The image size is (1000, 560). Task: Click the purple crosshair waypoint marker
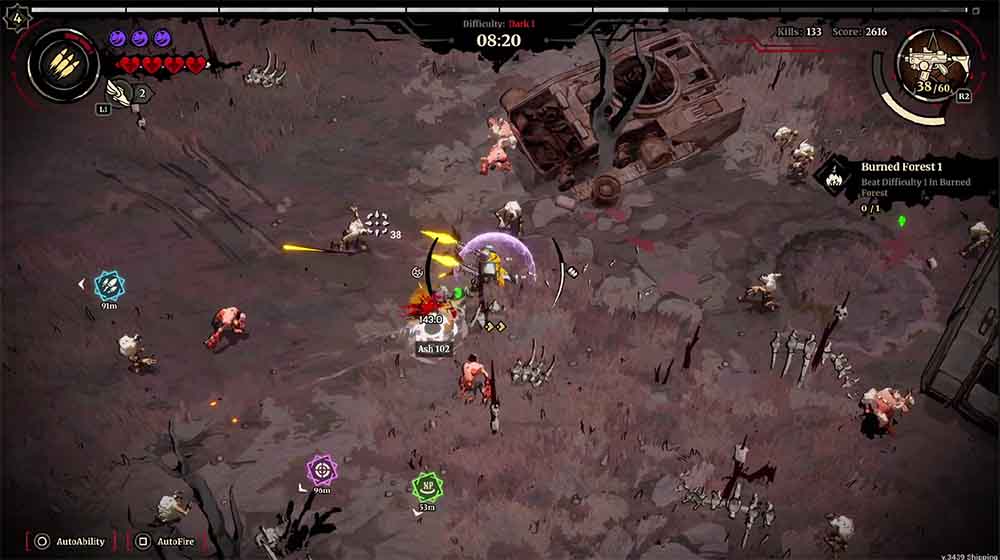(321, 469)
